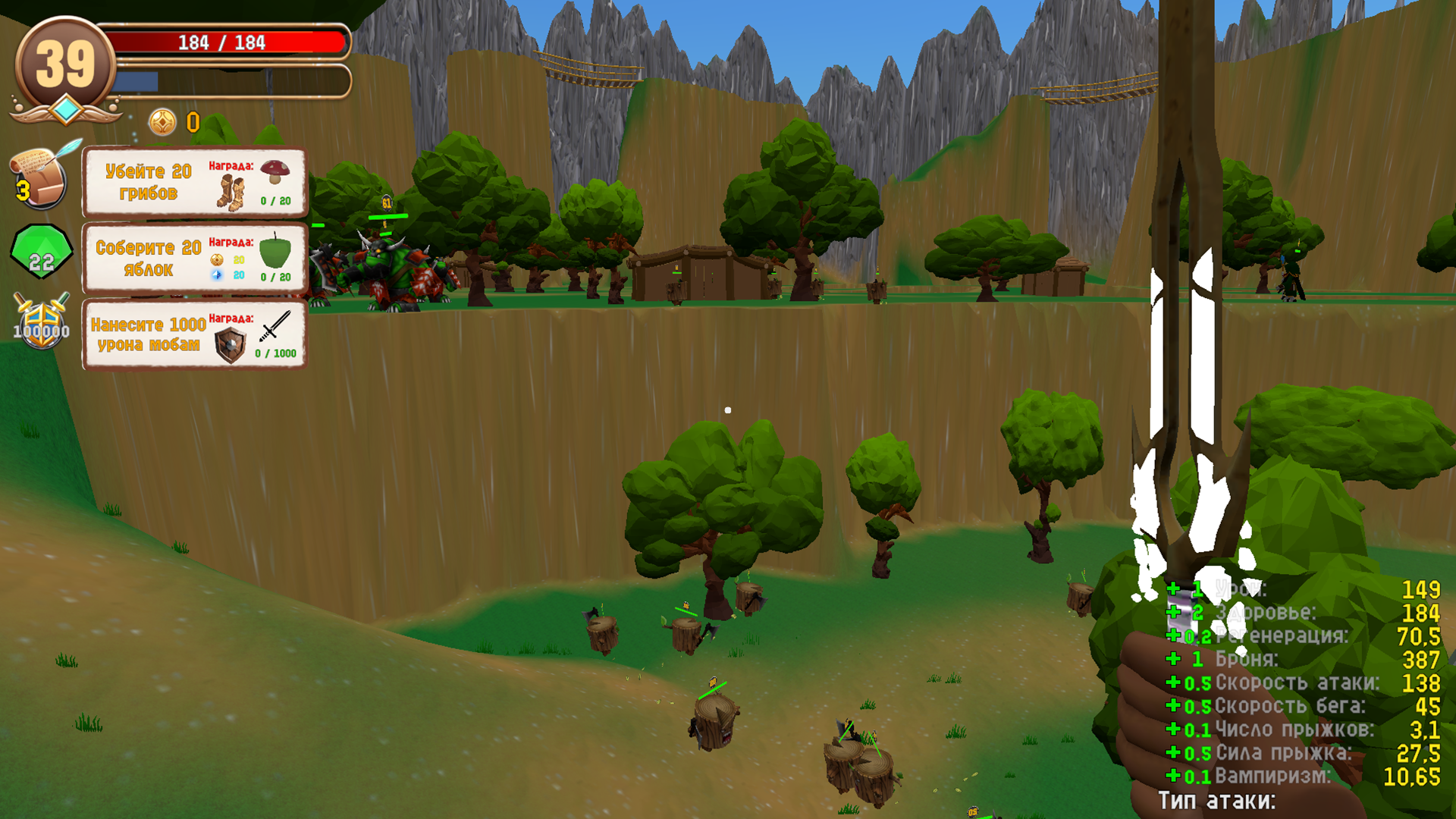The image size is (1456, 819).
Task: Boost Регенерация with the +0.2 button
Action: click(x=1173, y=635)
